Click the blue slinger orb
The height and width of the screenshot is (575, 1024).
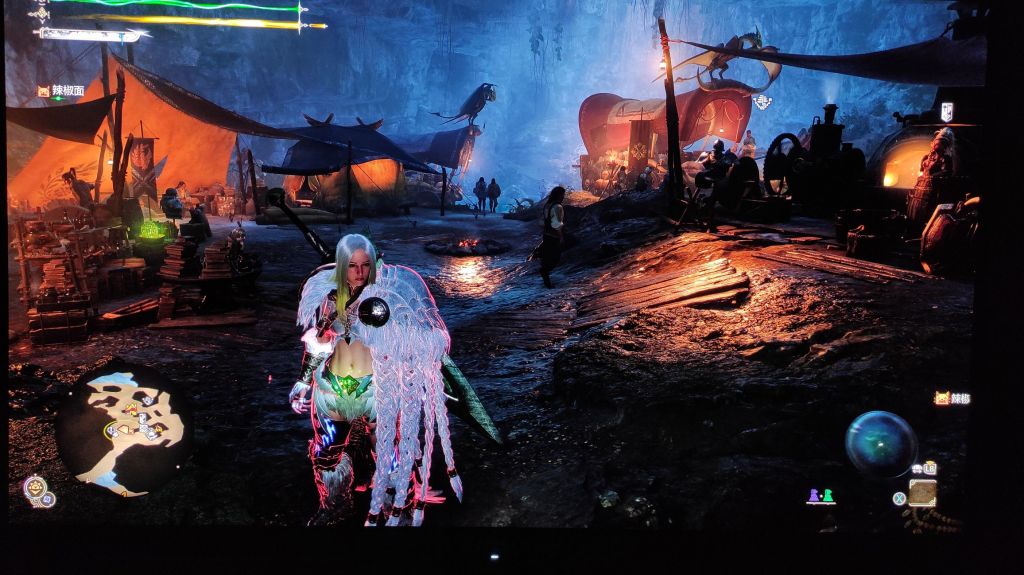(x=881, y=444)
